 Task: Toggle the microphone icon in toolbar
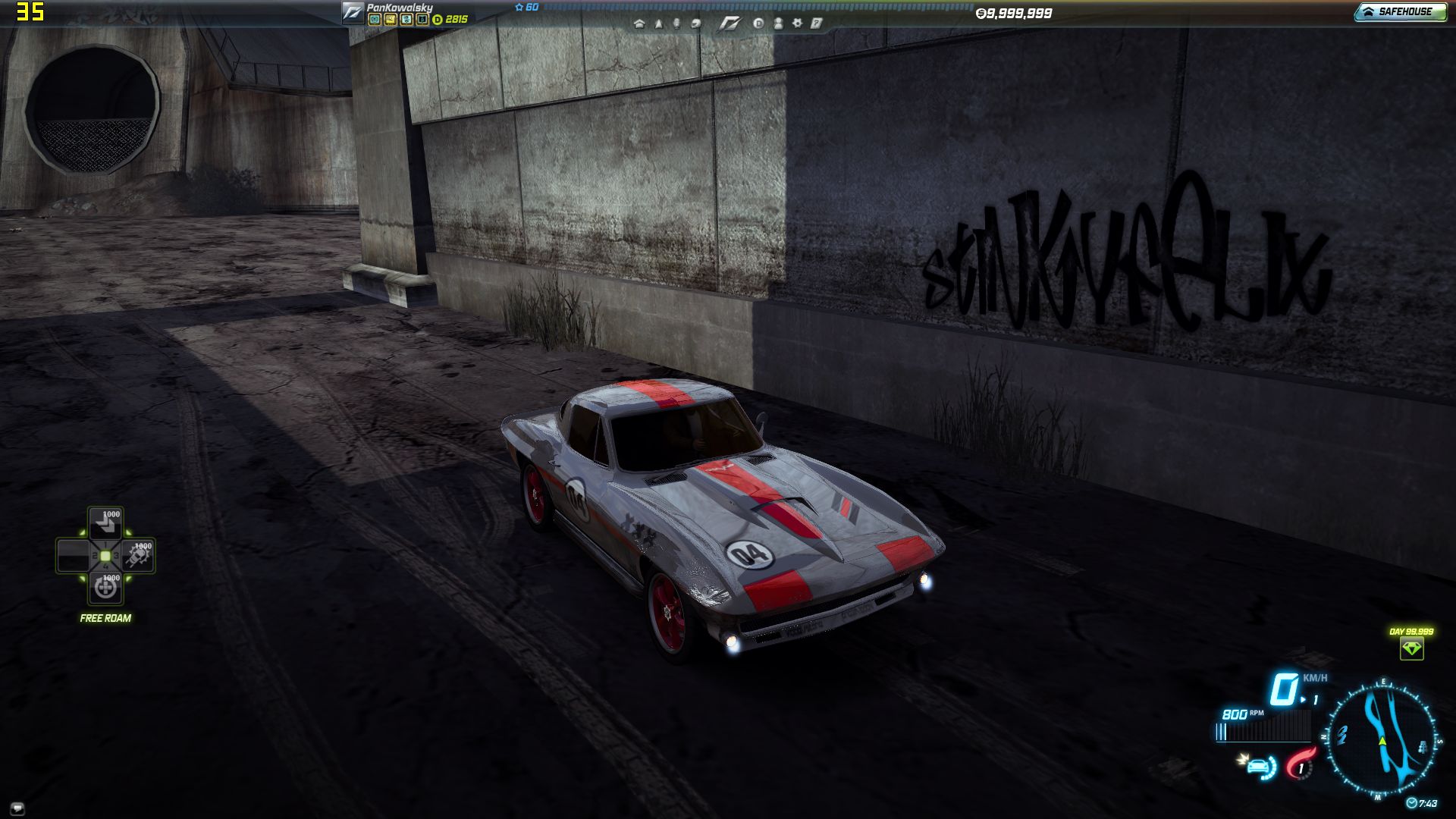676,24
